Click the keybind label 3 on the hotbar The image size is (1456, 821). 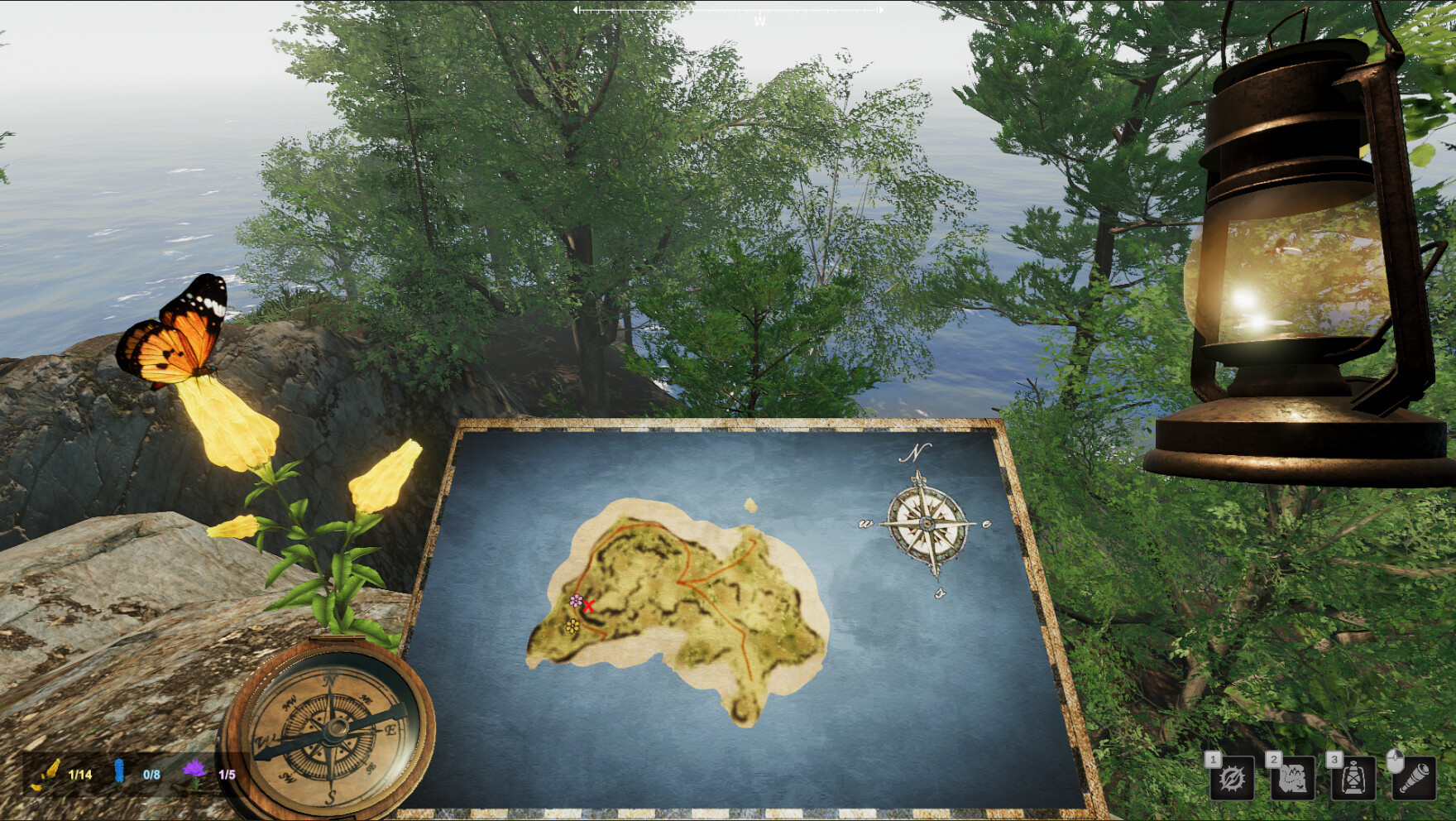tap(1334, 759)
